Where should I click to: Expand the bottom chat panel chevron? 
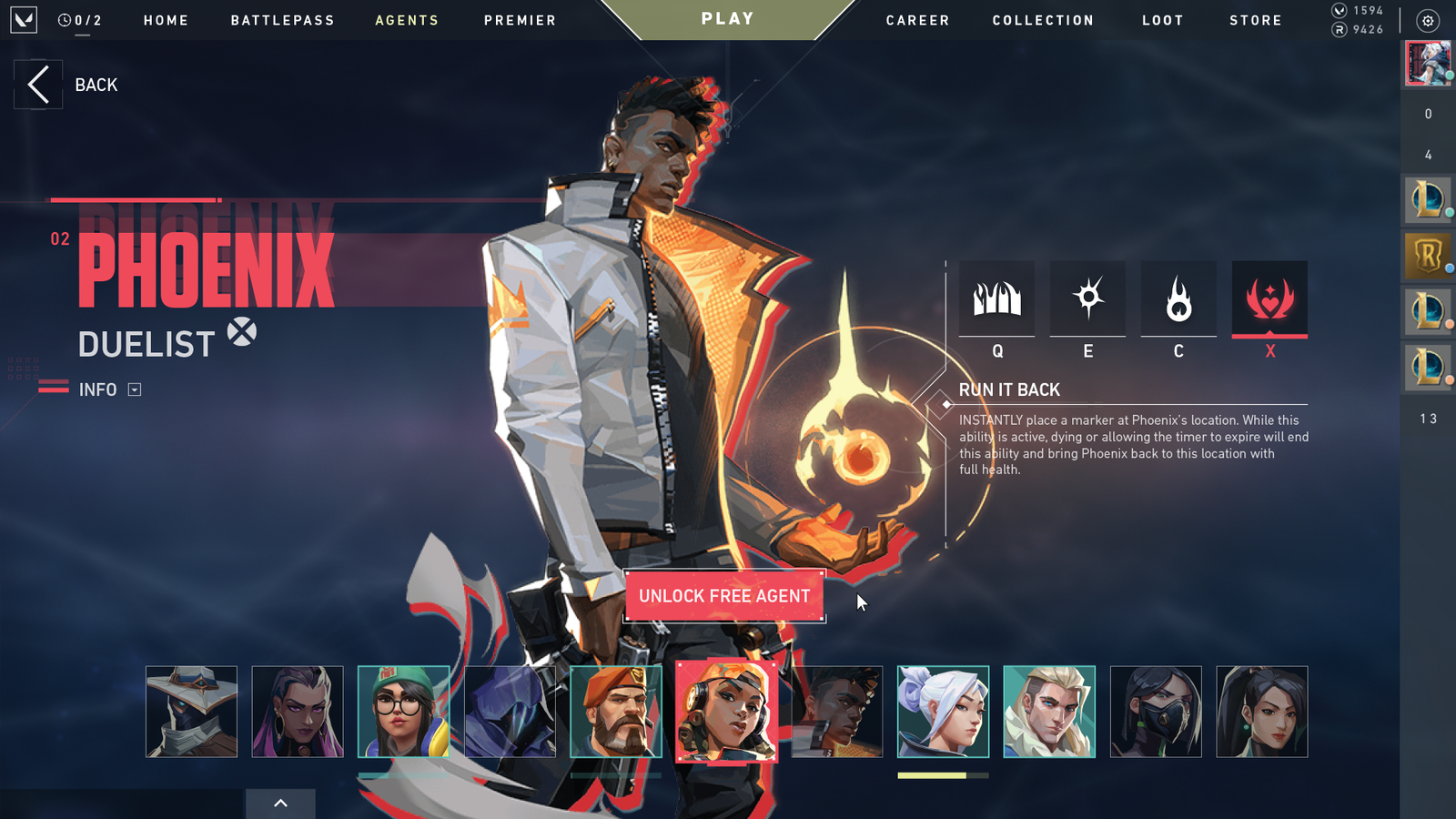pos(280,804)
